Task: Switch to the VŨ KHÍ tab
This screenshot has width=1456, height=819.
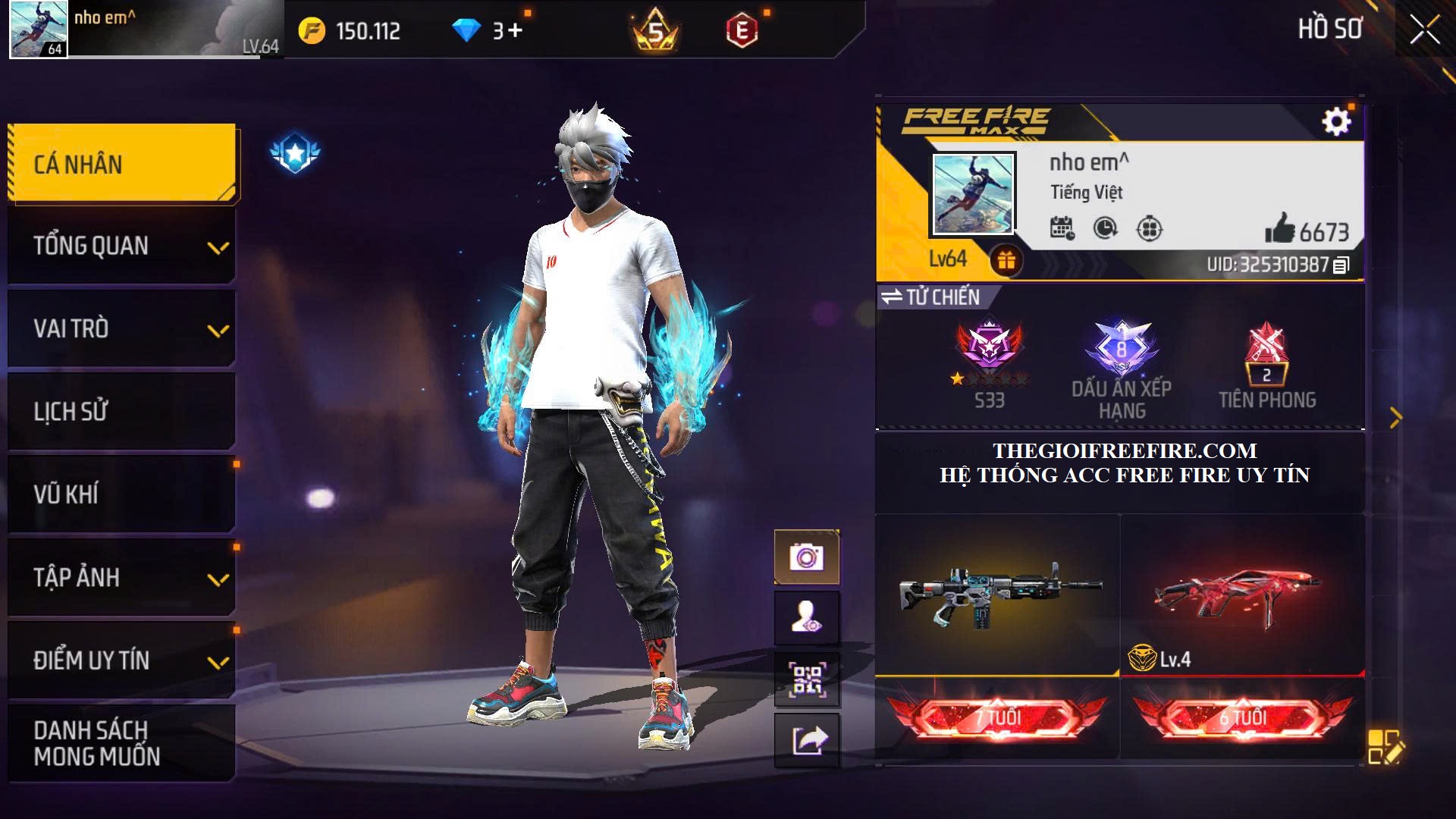Action: [x=121, y=494]
